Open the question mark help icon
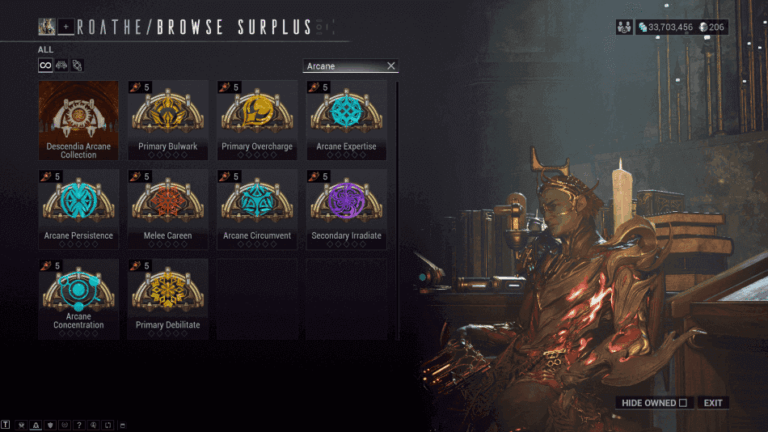Viewport: 768px width, 432px height. (x=77, y=426)
